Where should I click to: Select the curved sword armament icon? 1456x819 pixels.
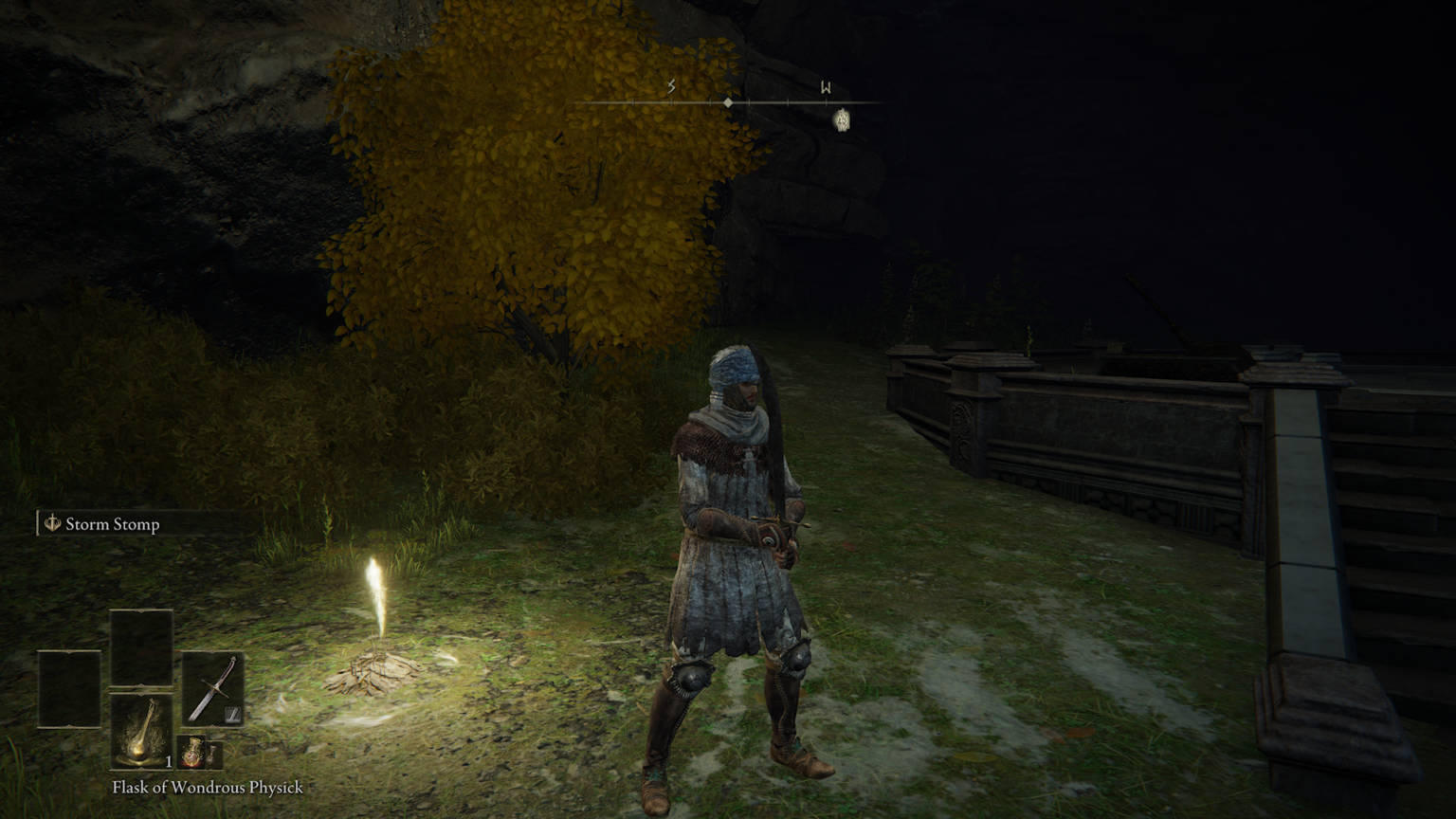click(x=214, y=689)
